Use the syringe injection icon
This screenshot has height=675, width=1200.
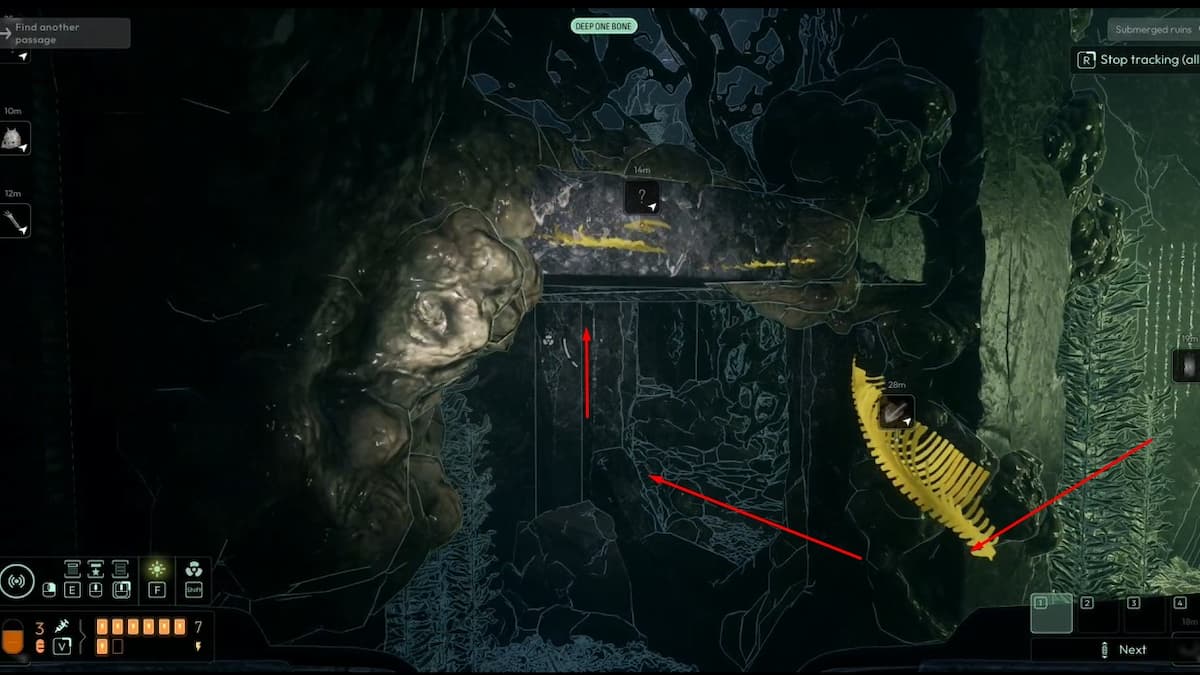pos(62,627)
